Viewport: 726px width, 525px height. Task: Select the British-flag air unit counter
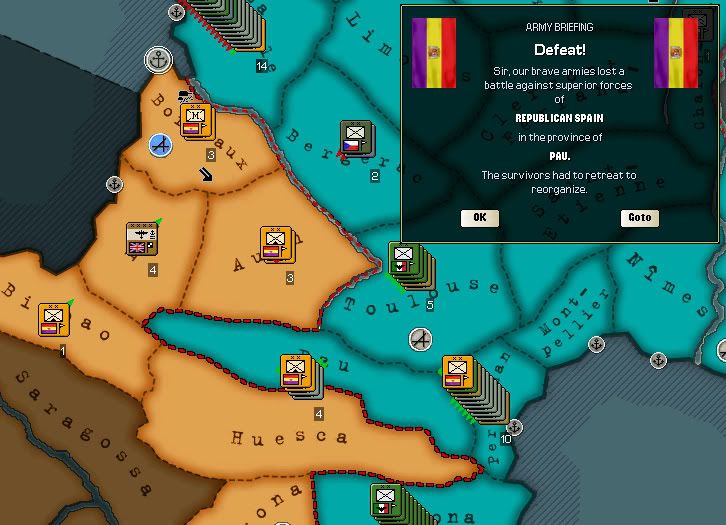click(x=141, y=241)
